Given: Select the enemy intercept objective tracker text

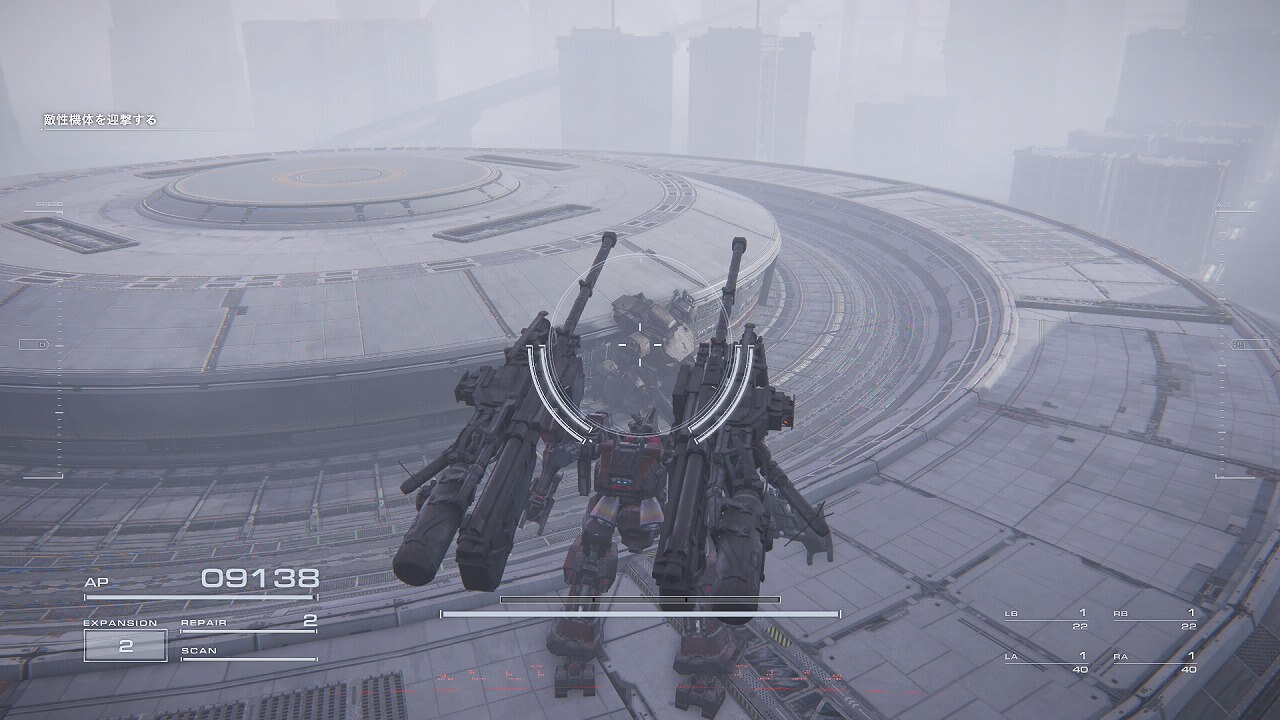Looking at the screenshot, I should (x=100, y=120).
